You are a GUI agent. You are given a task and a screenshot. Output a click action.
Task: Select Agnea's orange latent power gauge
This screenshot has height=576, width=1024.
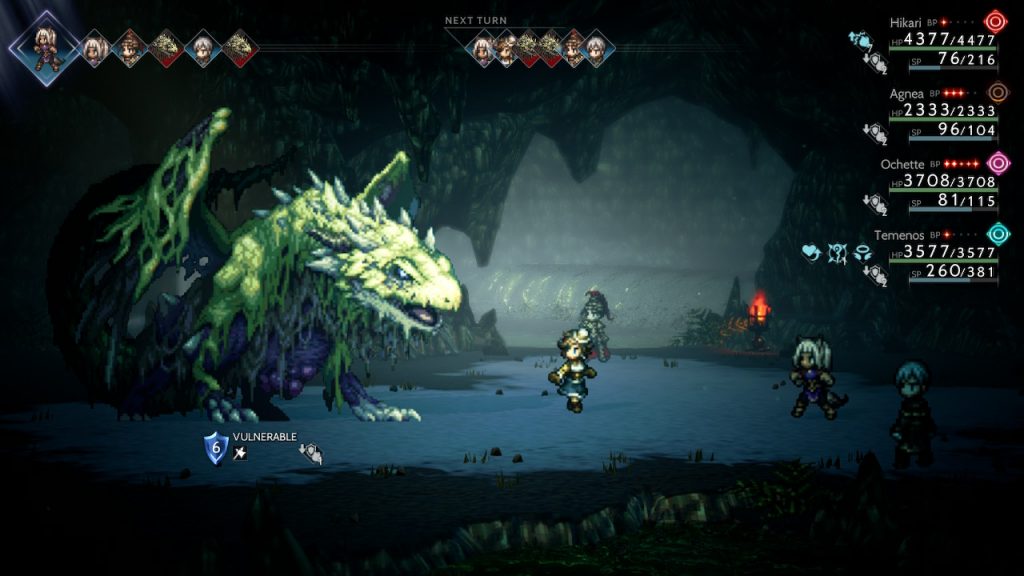996,93
